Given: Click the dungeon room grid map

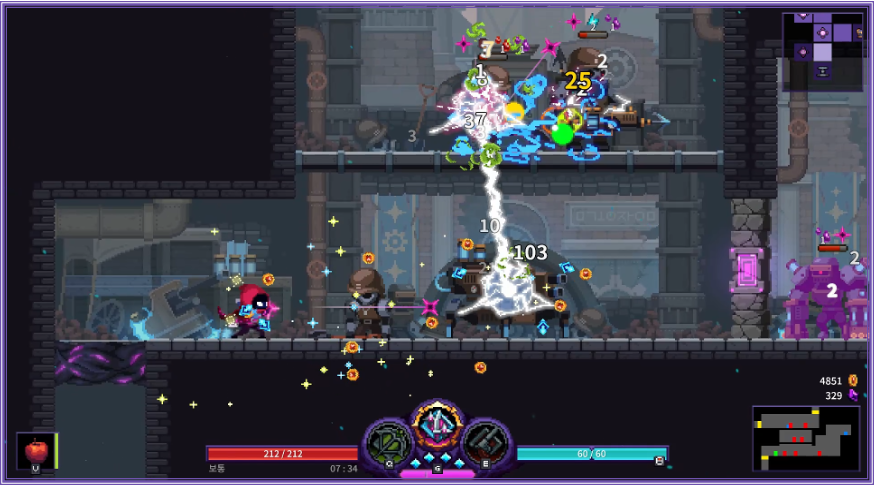Looking at the screenshot, I should (x=822, y=47).
